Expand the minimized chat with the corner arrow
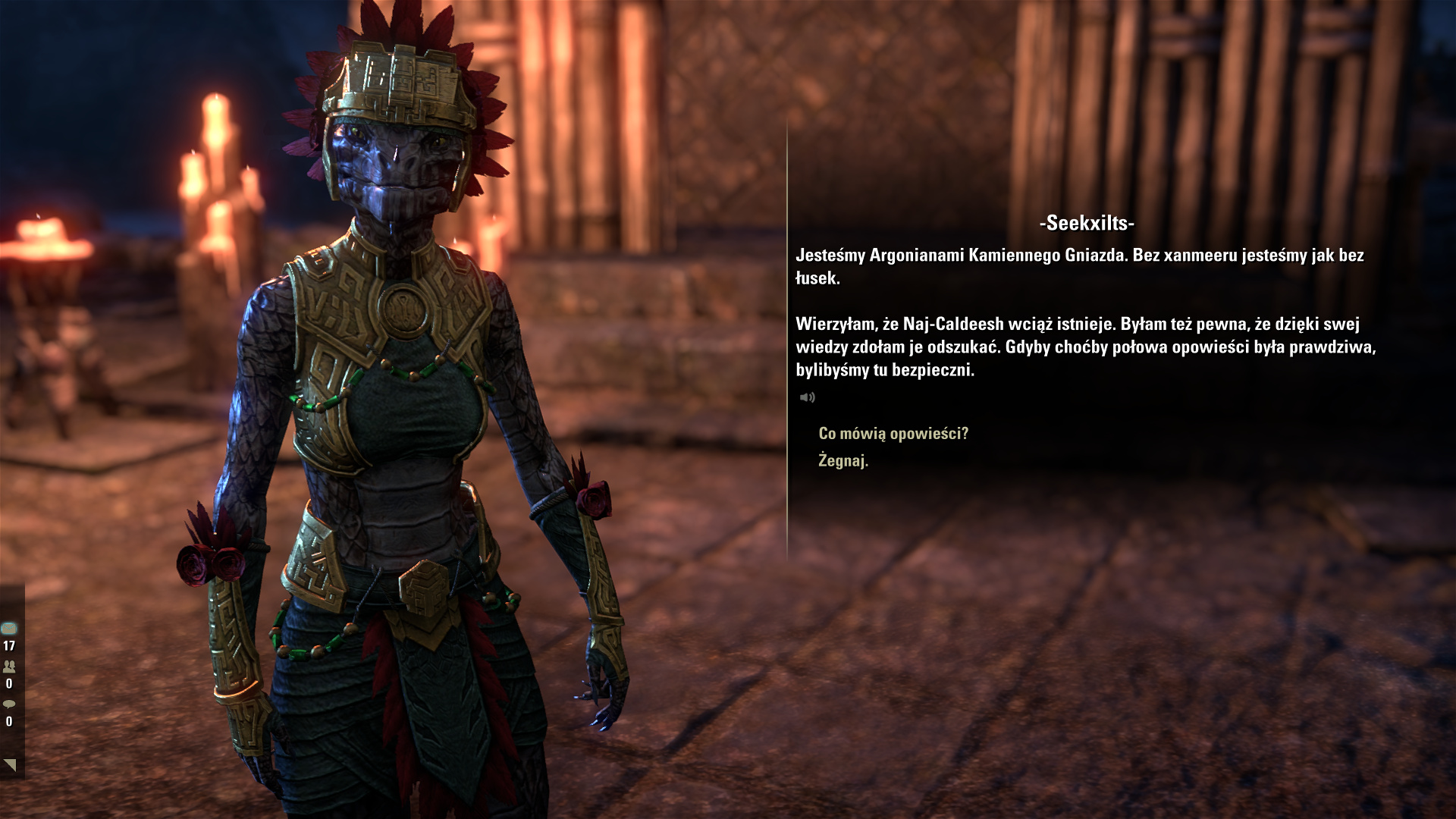This screenshot has width=1456, height=819. [10, 764]
